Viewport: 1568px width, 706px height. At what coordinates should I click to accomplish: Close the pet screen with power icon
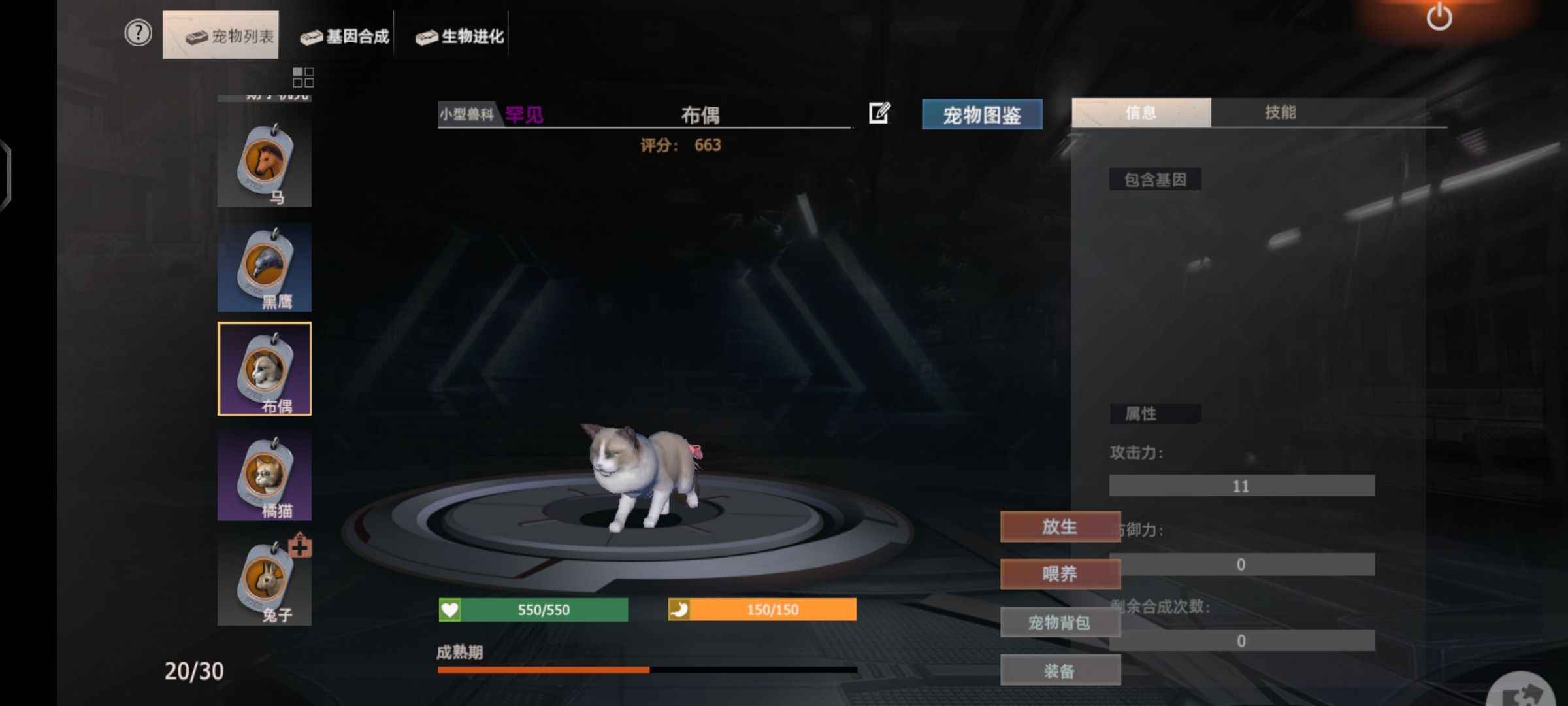point(1439,17)
